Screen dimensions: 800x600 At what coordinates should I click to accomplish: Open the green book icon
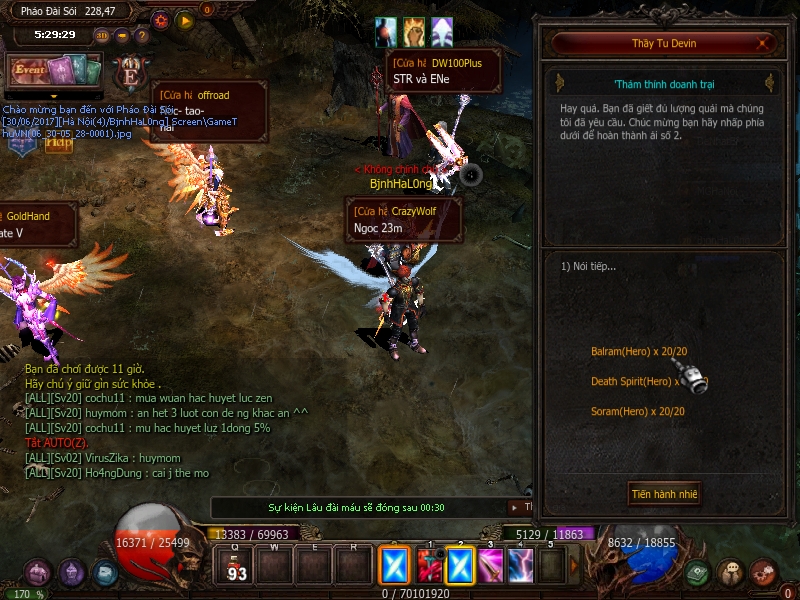[697, 573]
